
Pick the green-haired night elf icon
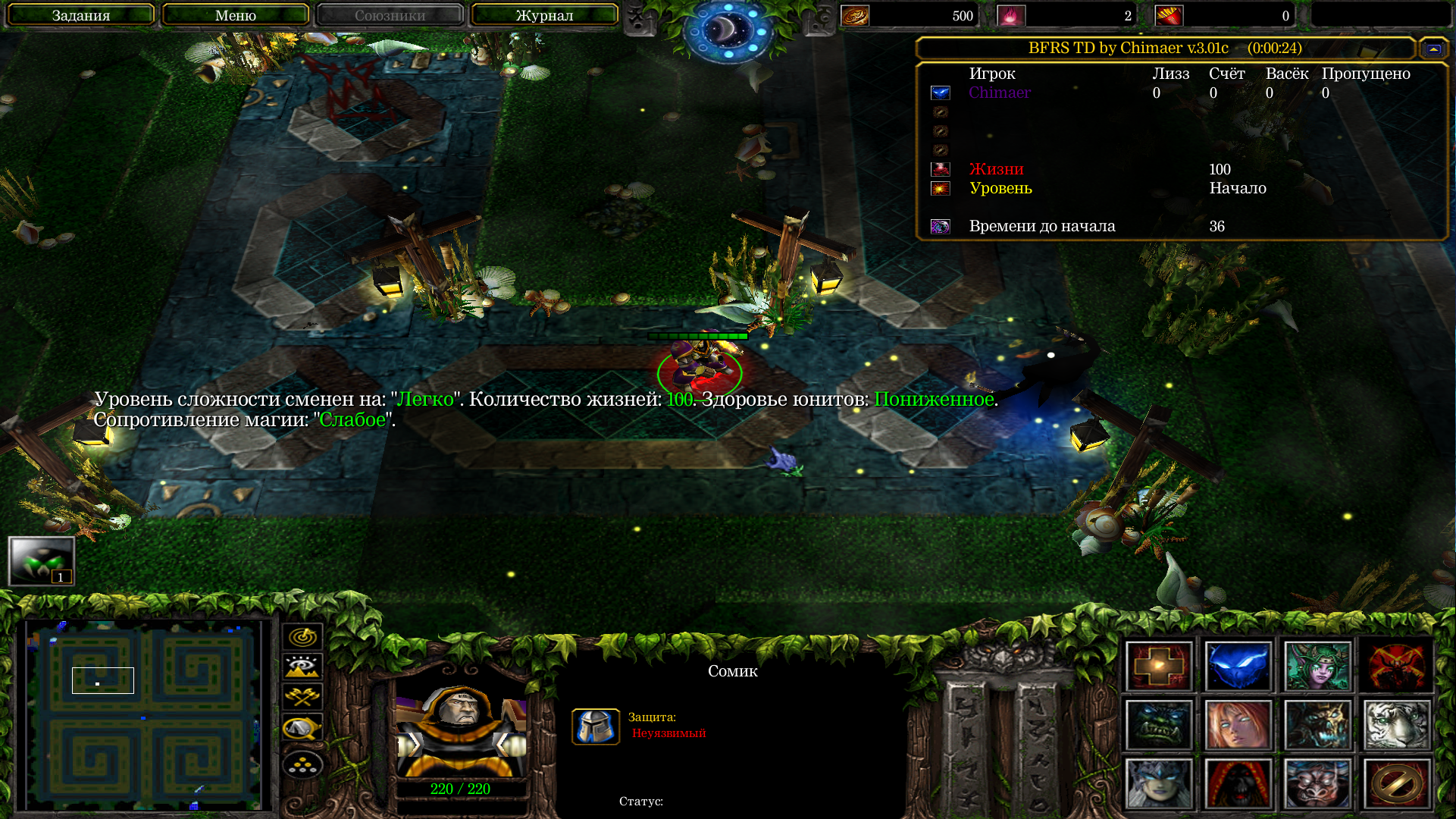click(1317, 667)
